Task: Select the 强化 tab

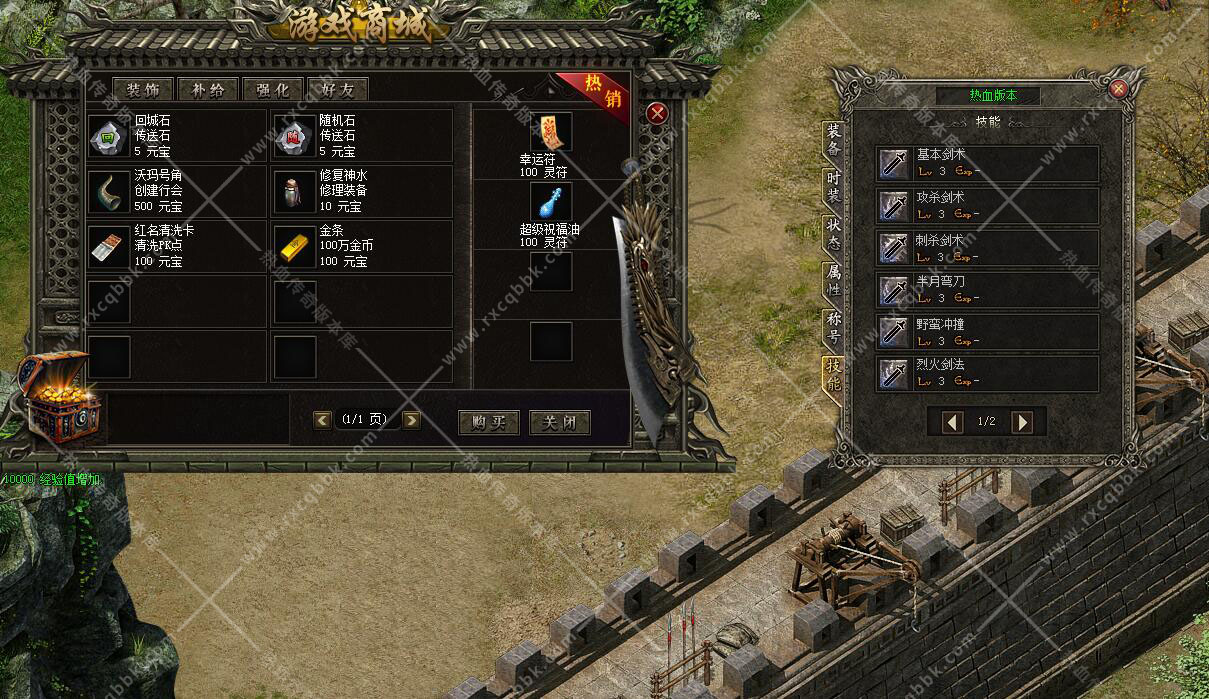Action: [273, 90]
